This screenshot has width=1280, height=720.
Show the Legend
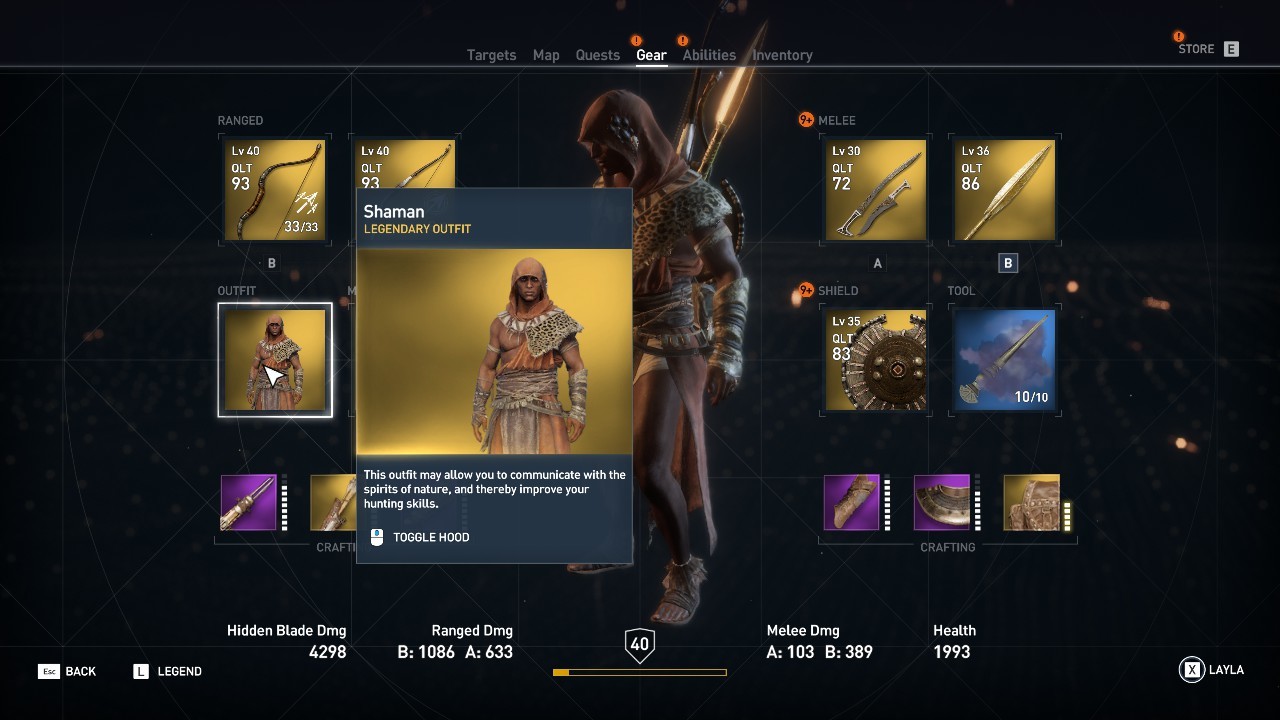168,671
